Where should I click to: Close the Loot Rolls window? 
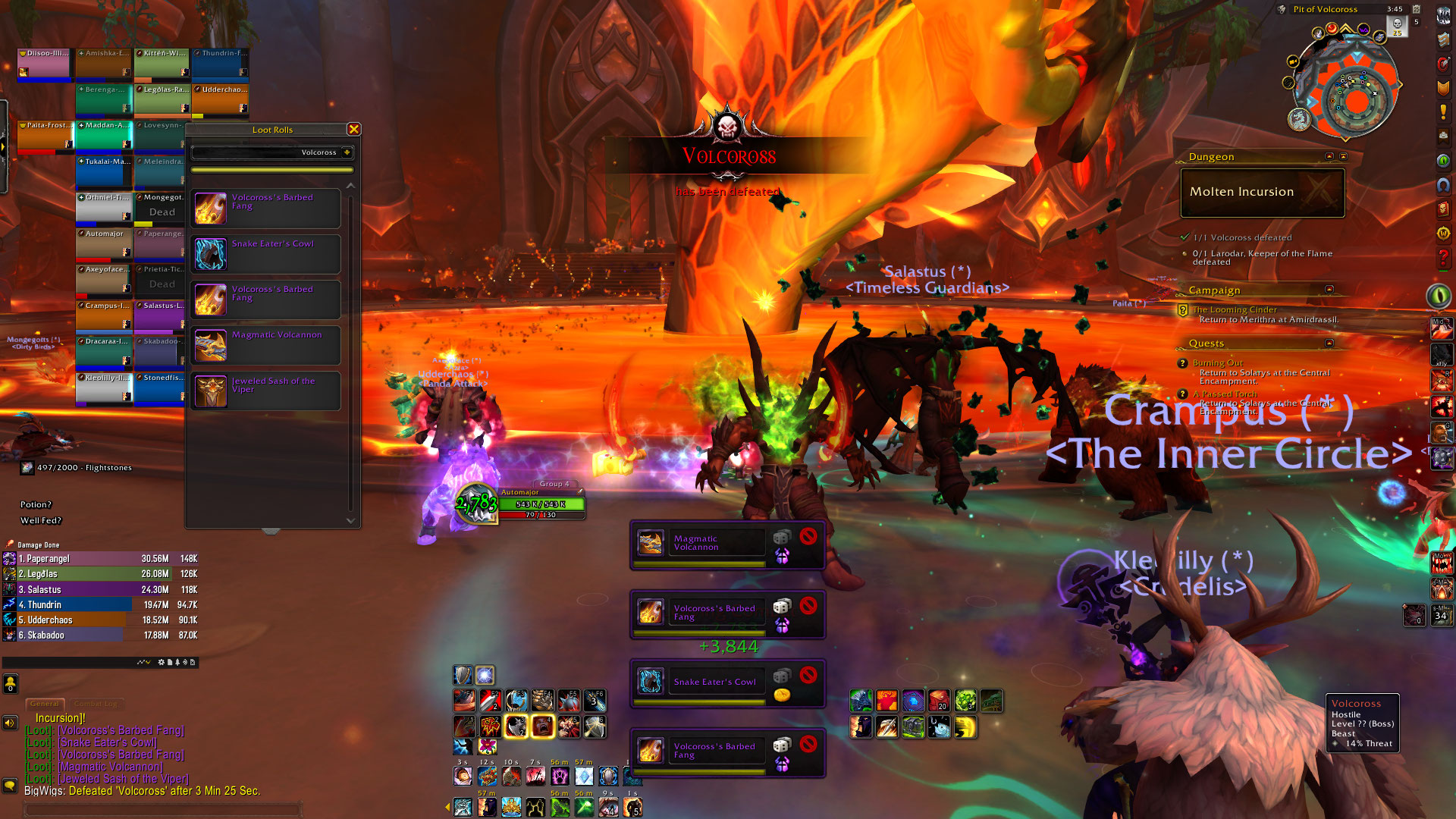click(353, 130)
